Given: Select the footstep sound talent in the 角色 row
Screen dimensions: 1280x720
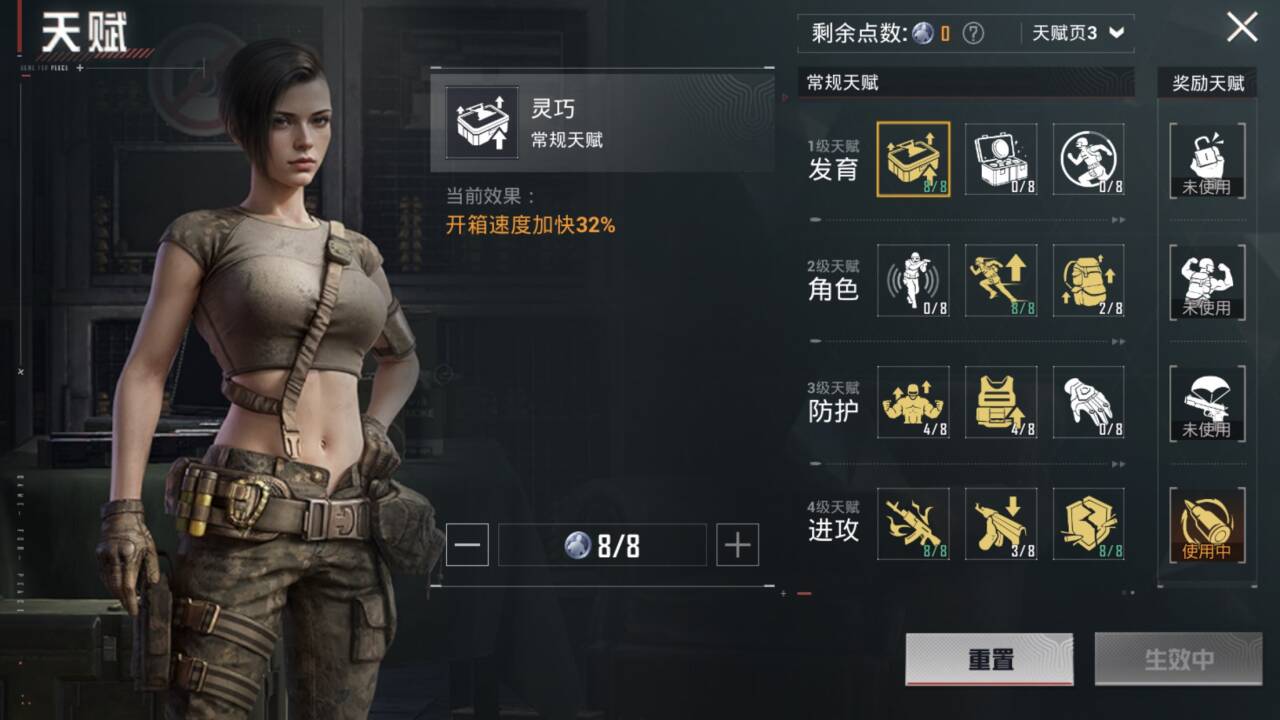Looking at the screenshot, I should click(913, 282).
